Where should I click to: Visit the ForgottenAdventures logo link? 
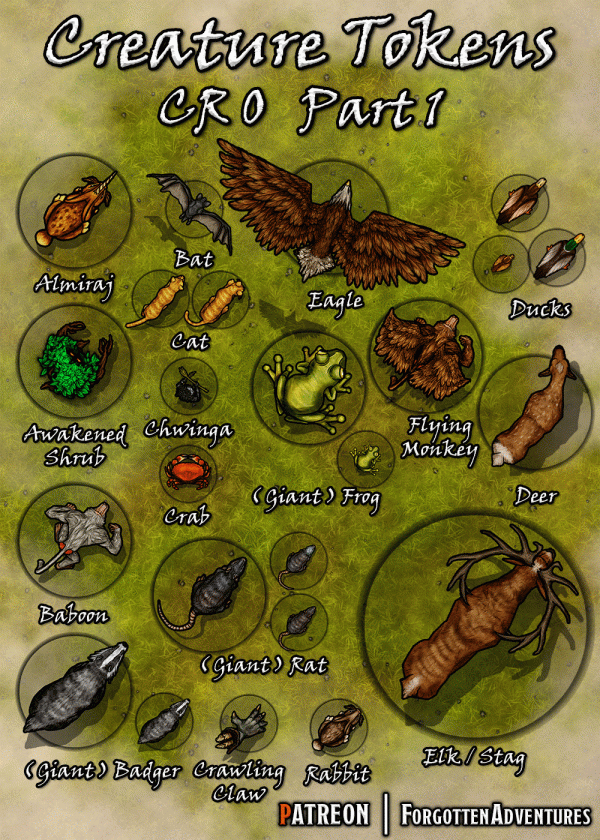[x=495, y=812]
